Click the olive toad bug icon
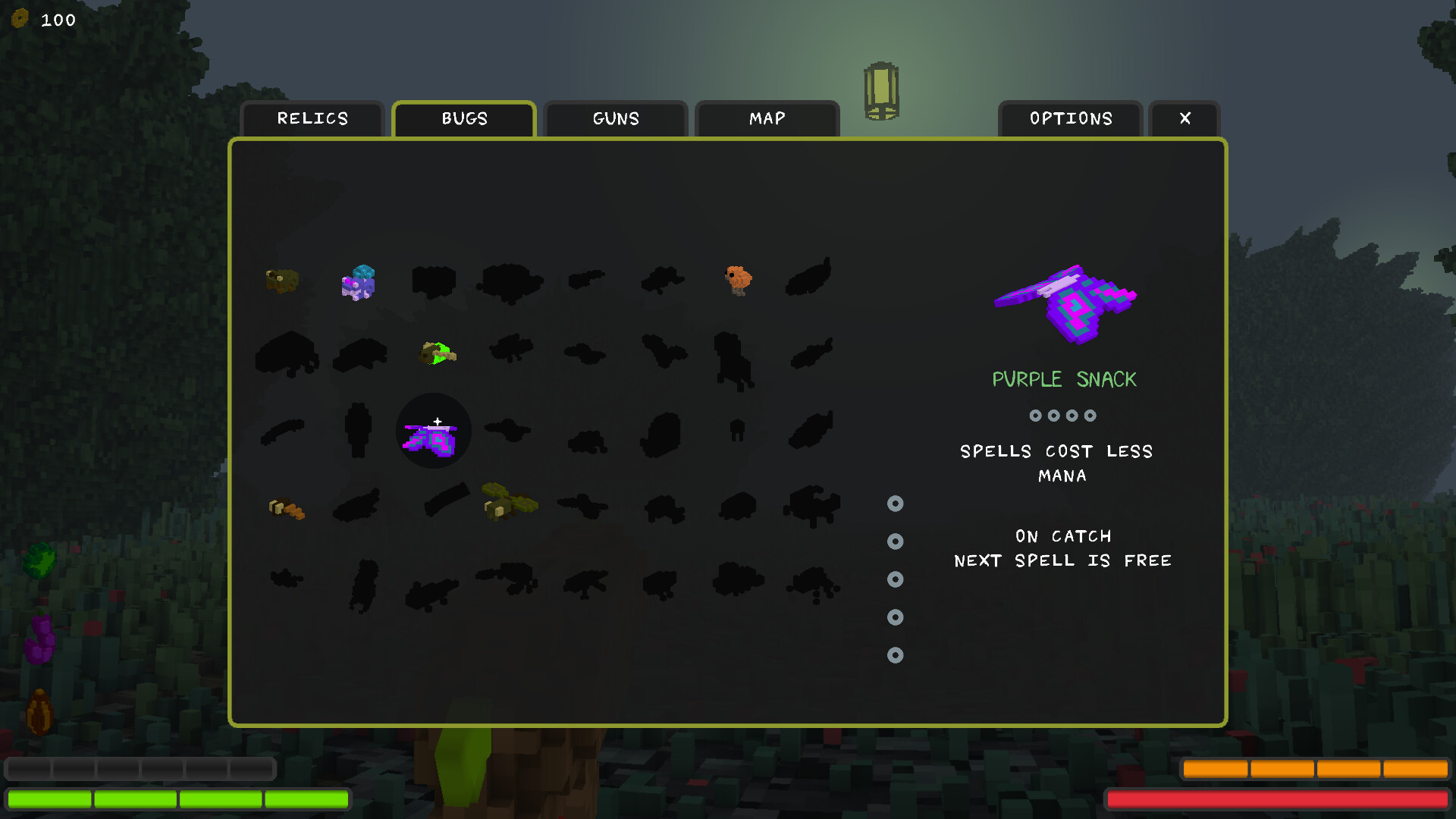 point(282,281)
